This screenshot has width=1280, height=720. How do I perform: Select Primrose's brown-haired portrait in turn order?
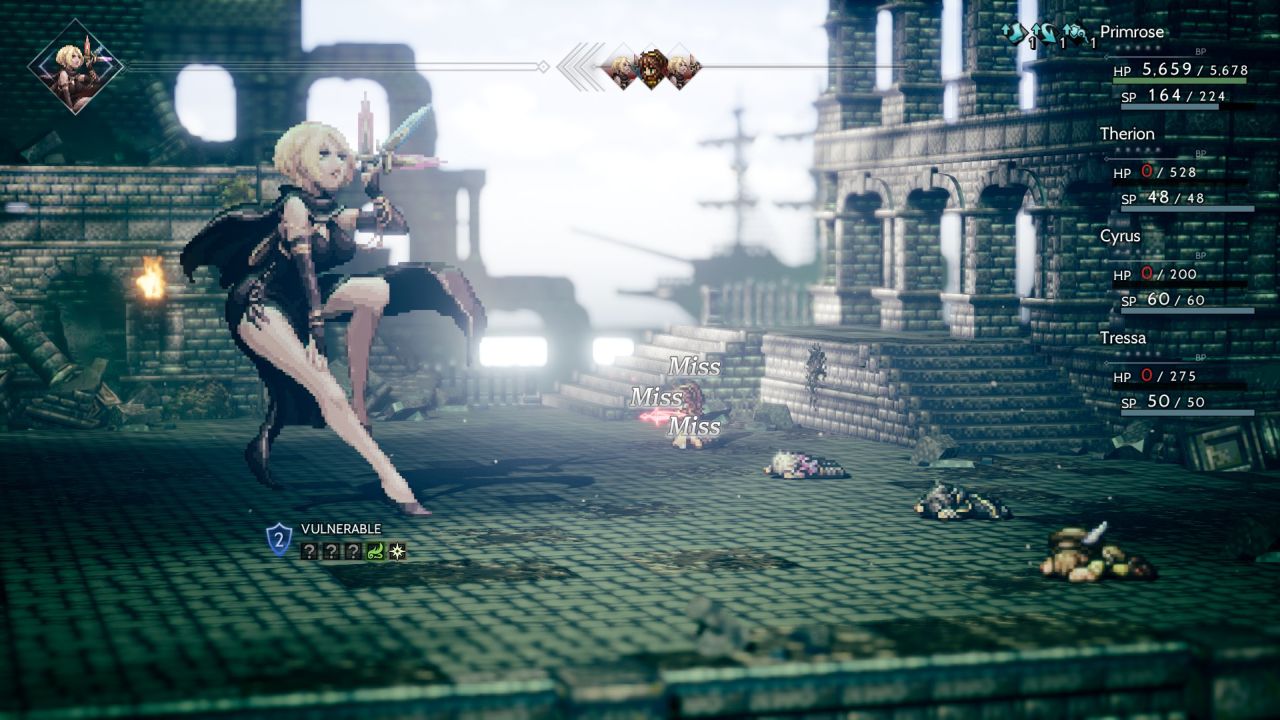(x=652, y=68)
